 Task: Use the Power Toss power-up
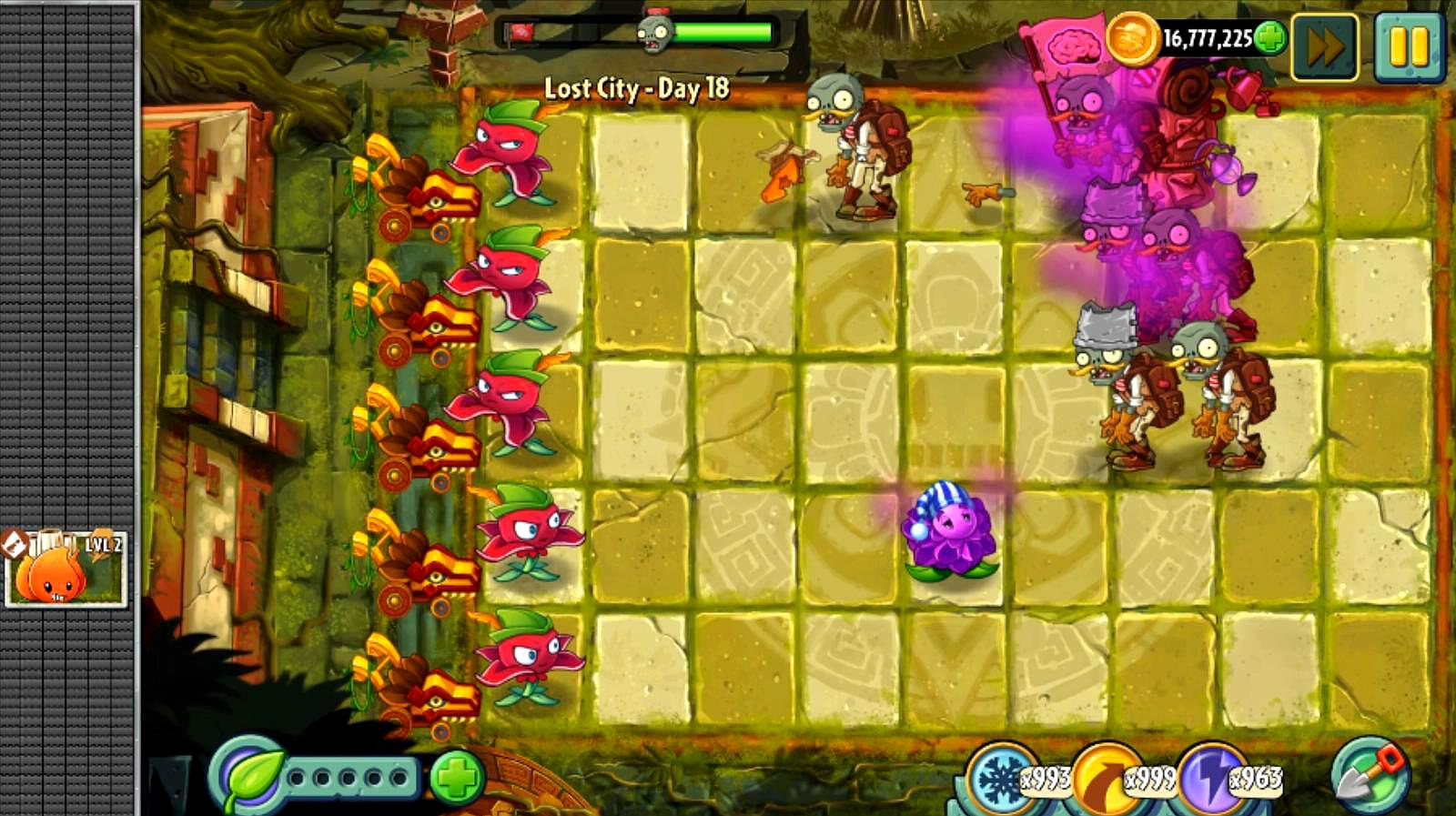1106,779
